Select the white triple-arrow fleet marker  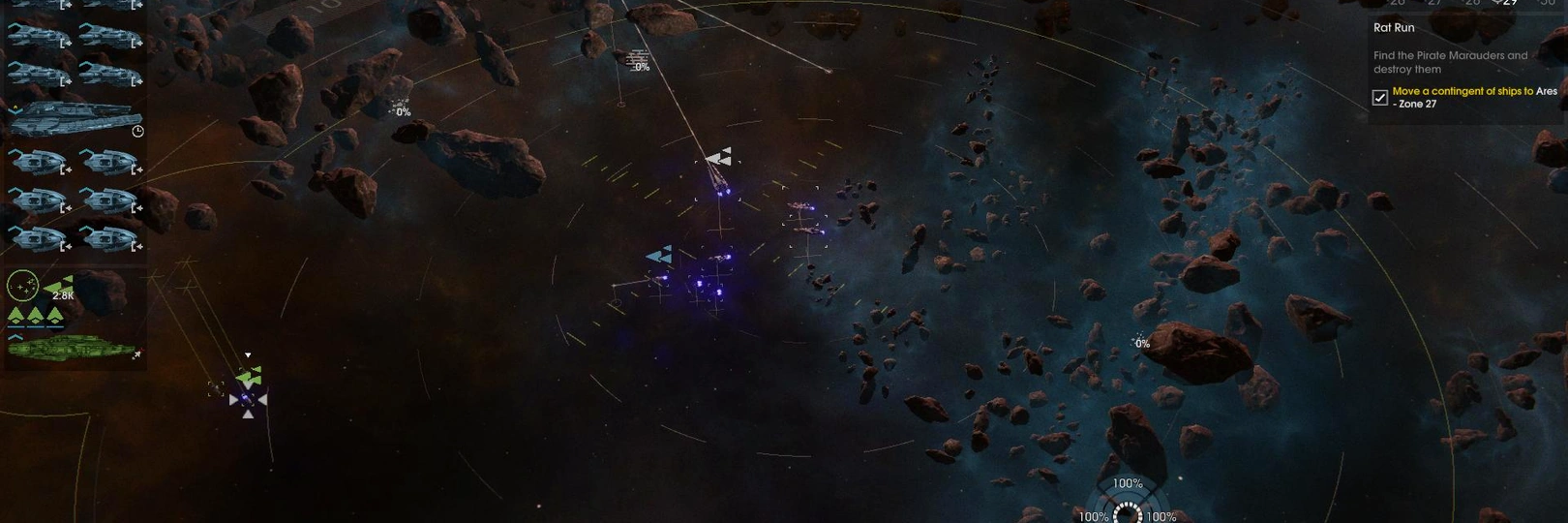(x=718, y=157)
